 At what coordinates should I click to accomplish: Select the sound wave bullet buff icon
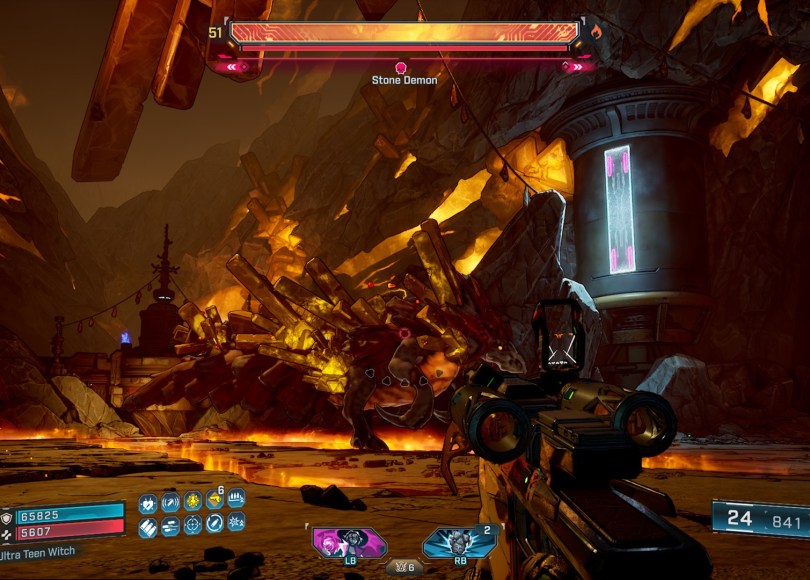[x=170, y=503]
